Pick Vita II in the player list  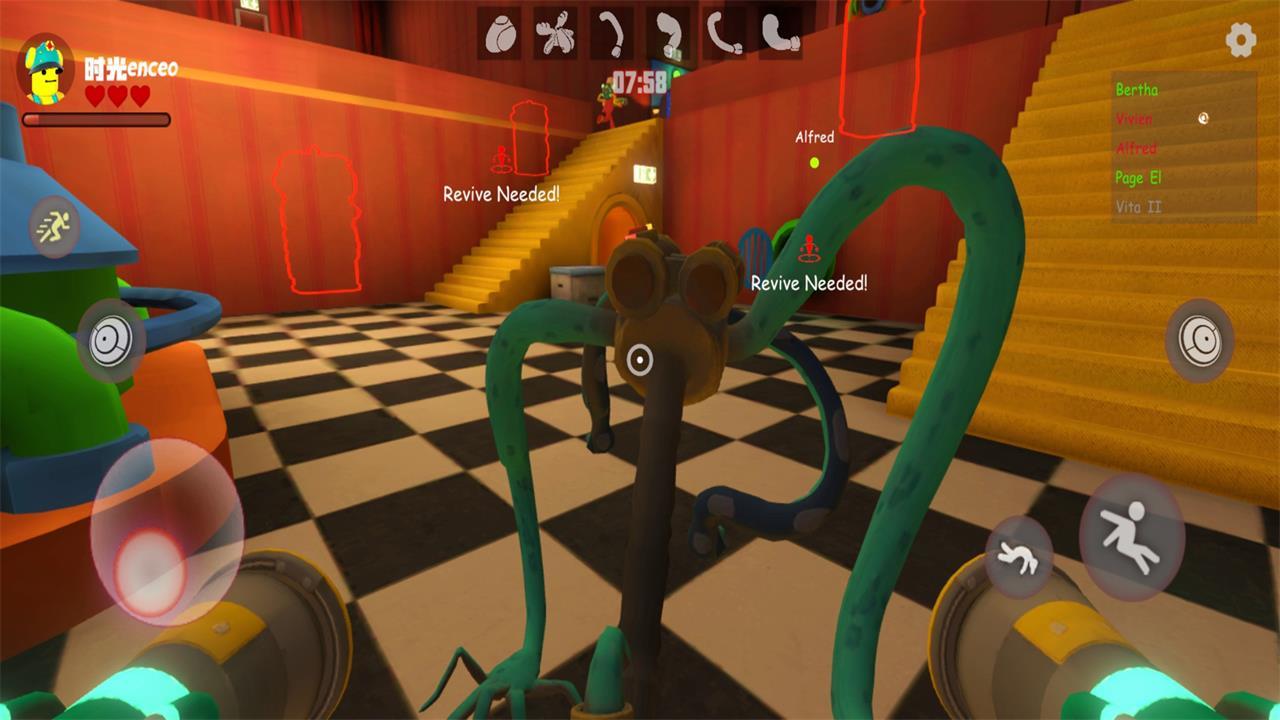[1138, 207]
